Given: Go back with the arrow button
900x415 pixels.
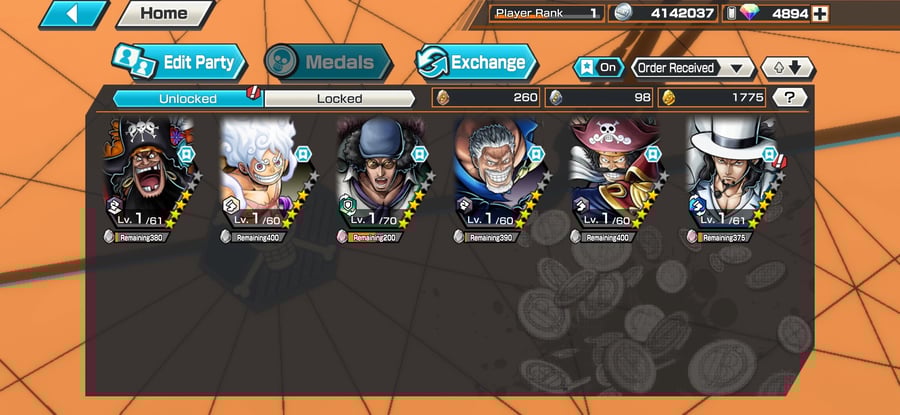Looking at the screenshot, I should pyautogui.click(x=73, y=14).
